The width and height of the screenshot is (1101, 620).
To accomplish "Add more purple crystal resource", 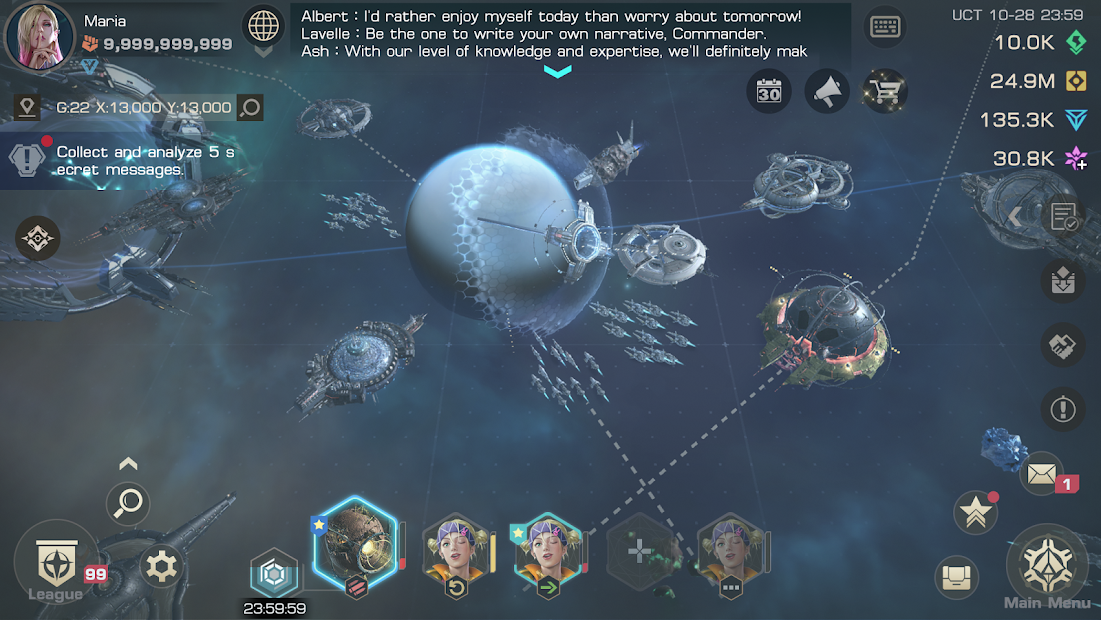I will click(1076, 158).
